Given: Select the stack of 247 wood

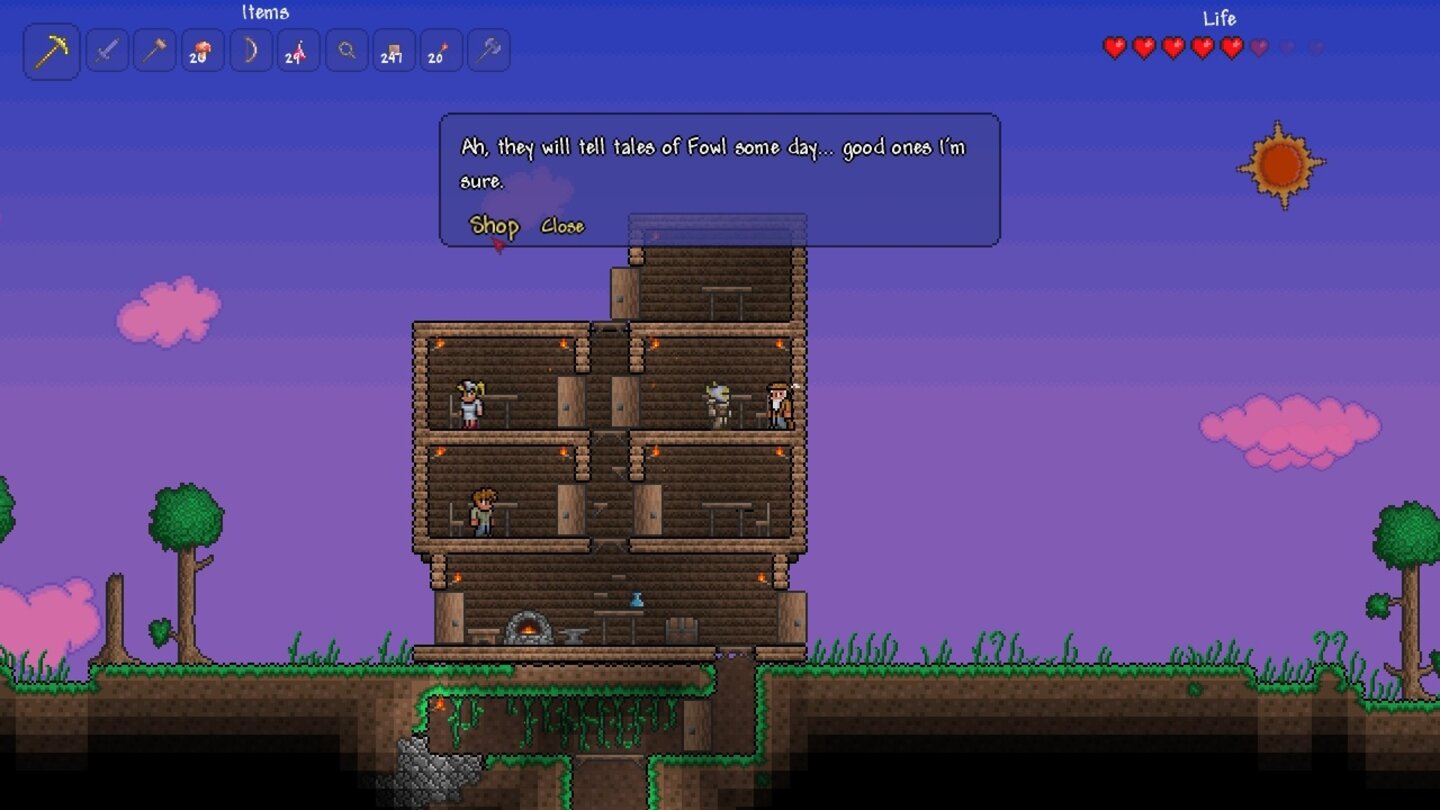Looking at the screenshot, I should 393,50.
